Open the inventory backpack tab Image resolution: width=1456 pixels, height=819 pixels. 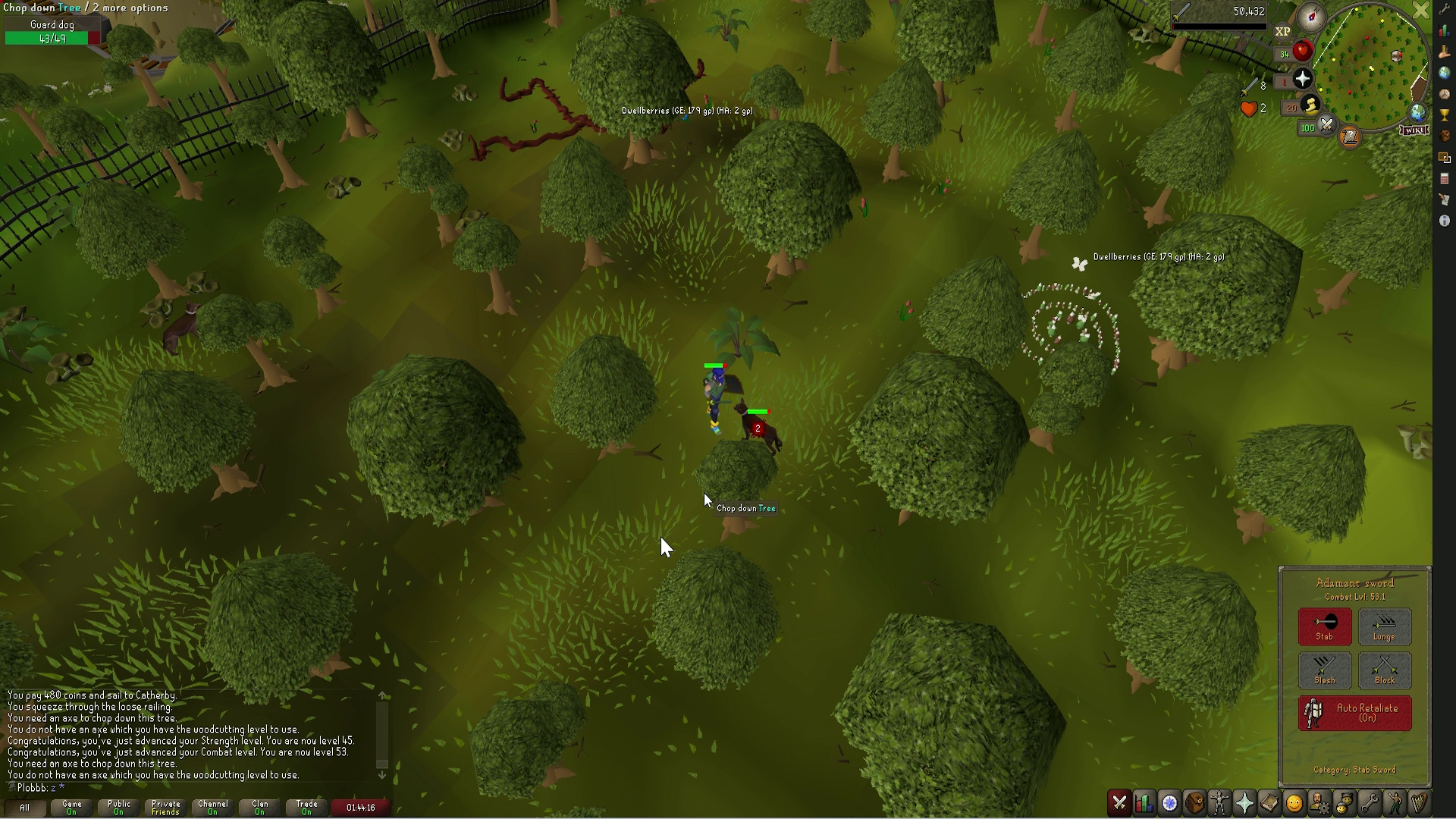pyautogui.click(x=1194, y=802)
